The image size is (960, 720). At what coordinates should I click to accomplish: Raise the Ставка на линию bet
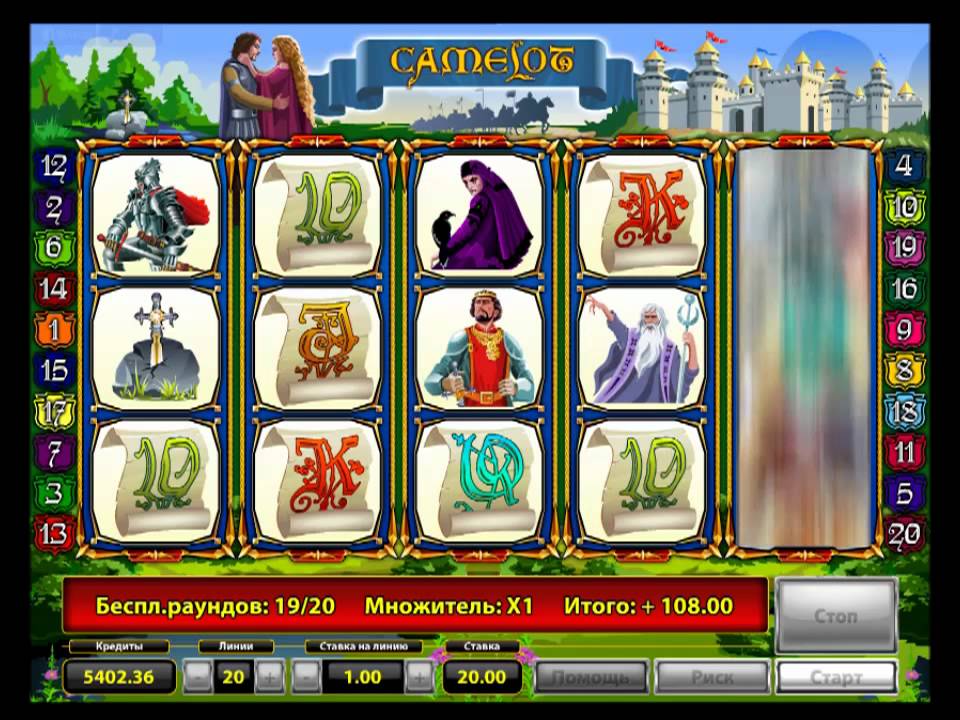419,677
